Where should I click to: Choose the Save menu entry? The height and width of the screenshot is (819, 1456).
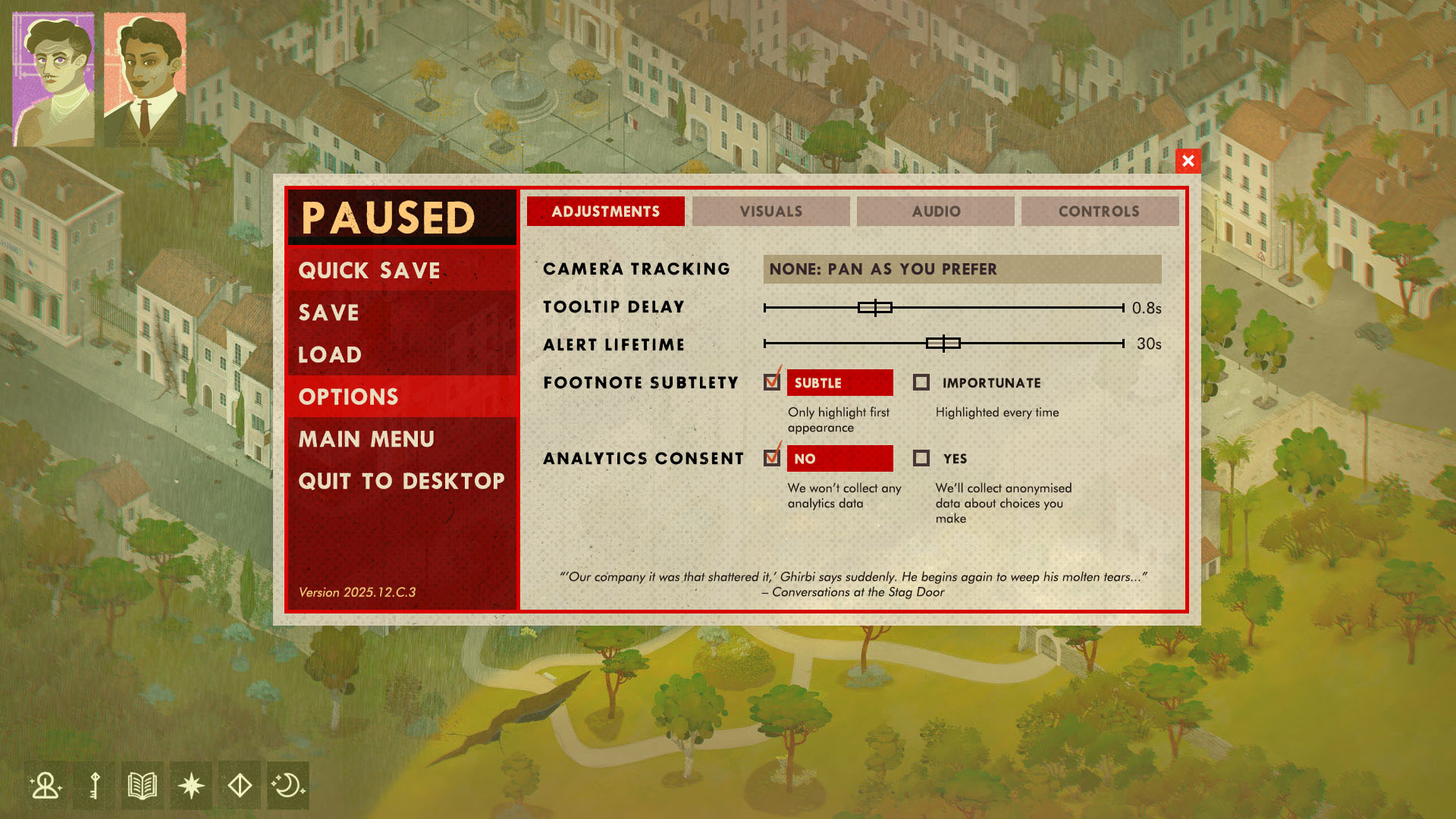pyautogui.click(x=328, y=312)
